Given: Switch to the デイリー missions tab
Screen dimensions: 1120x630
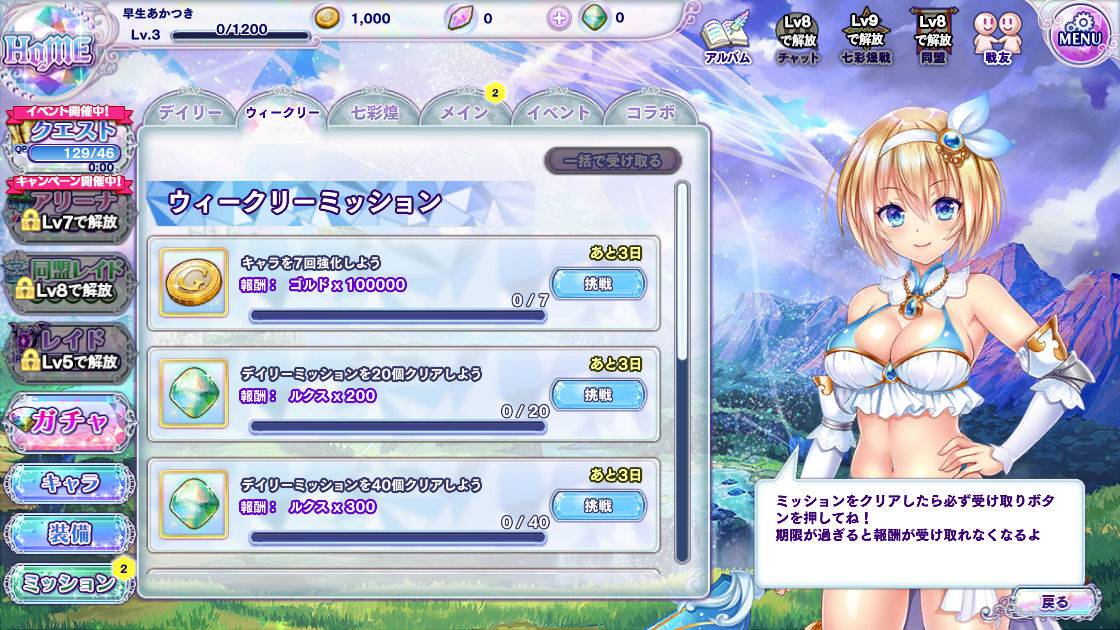Looking at the screenshot, I should tap(190, 113).
